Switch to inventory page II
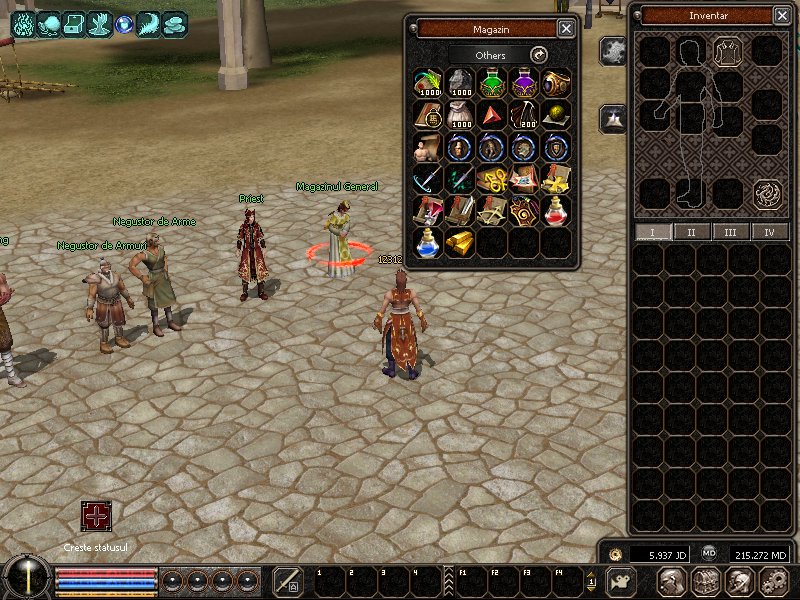 click(691, 232)
